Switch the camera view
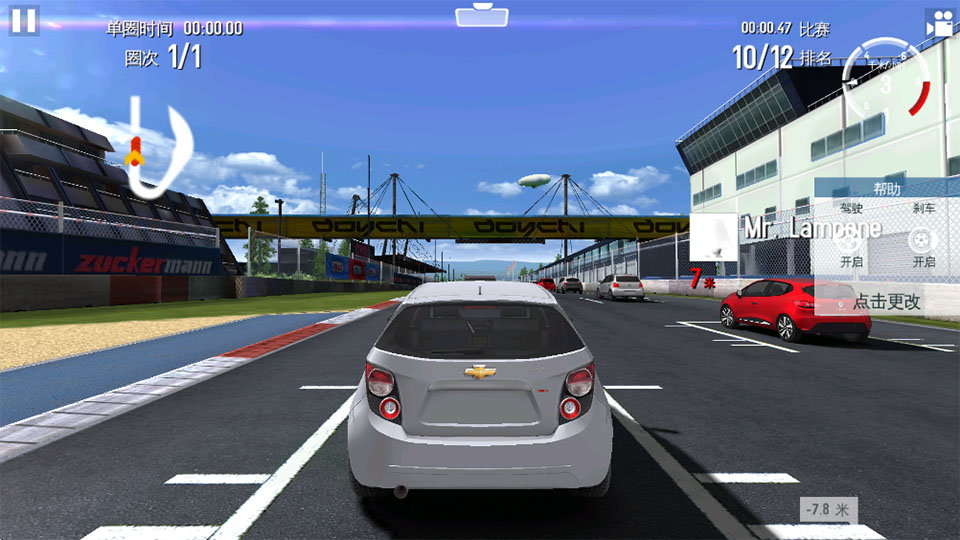This screenshot has height=540, width=960. (x=938, y=24)
